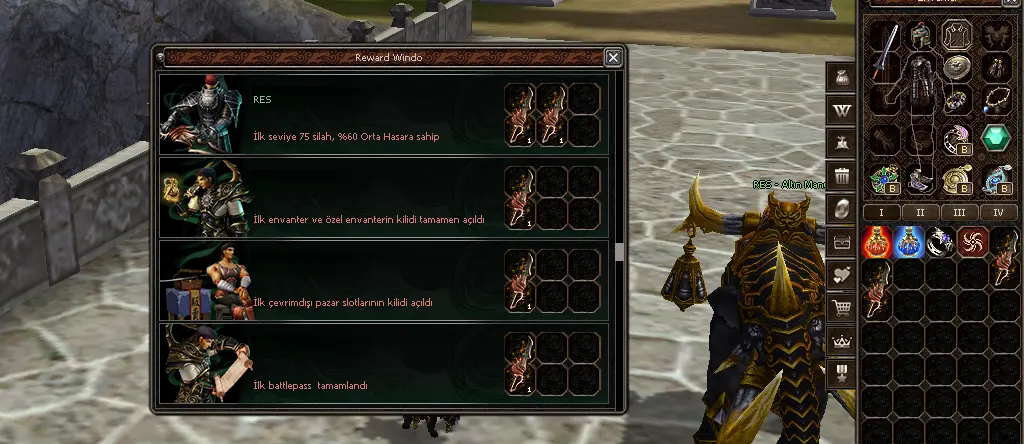Open the treasure chest side button
The width and height of the screenshot is (1024, 444).
pyautogui.click(x=842, y=243)
